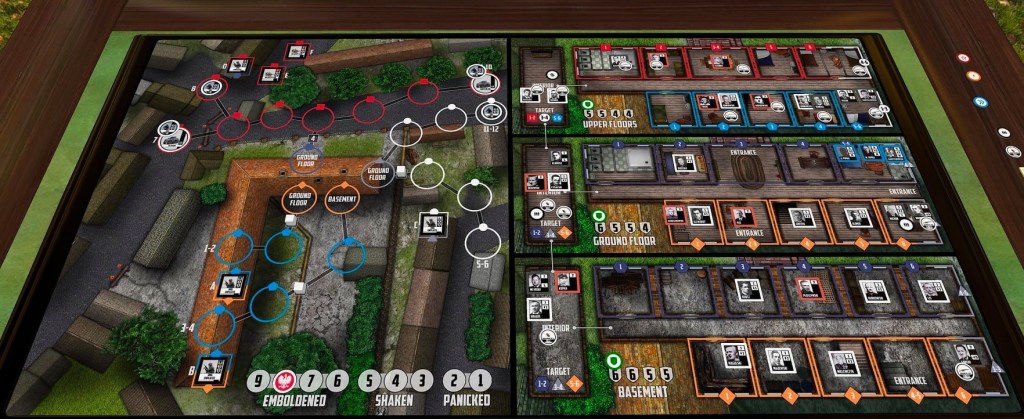Screen dimensions: 1024x419
Task: Click the green defense marker beside Basement track
Action: (x=612, y=360)
